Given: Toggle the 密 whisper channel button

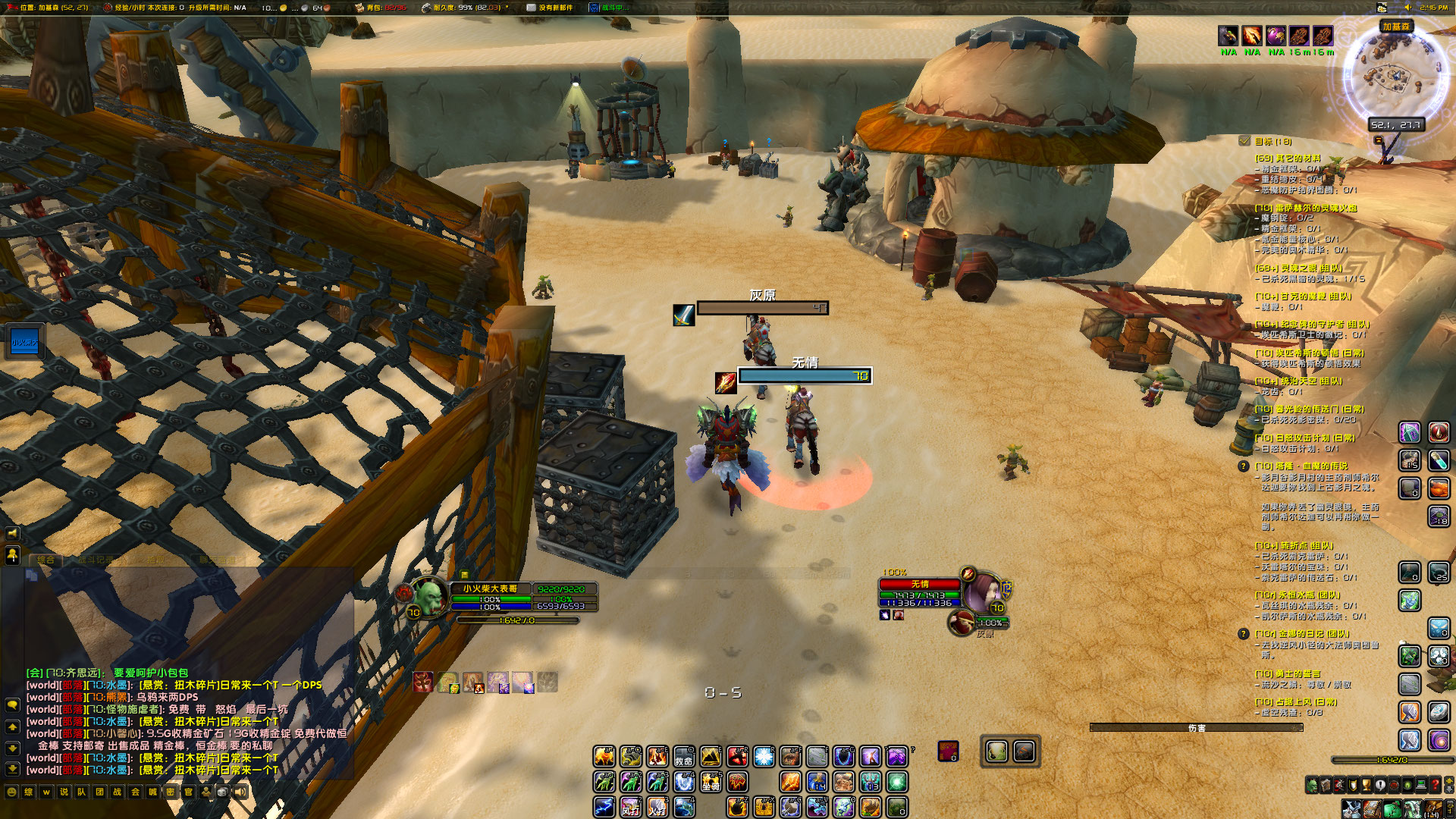Looking at the screenshot, I should pos(172,792).
